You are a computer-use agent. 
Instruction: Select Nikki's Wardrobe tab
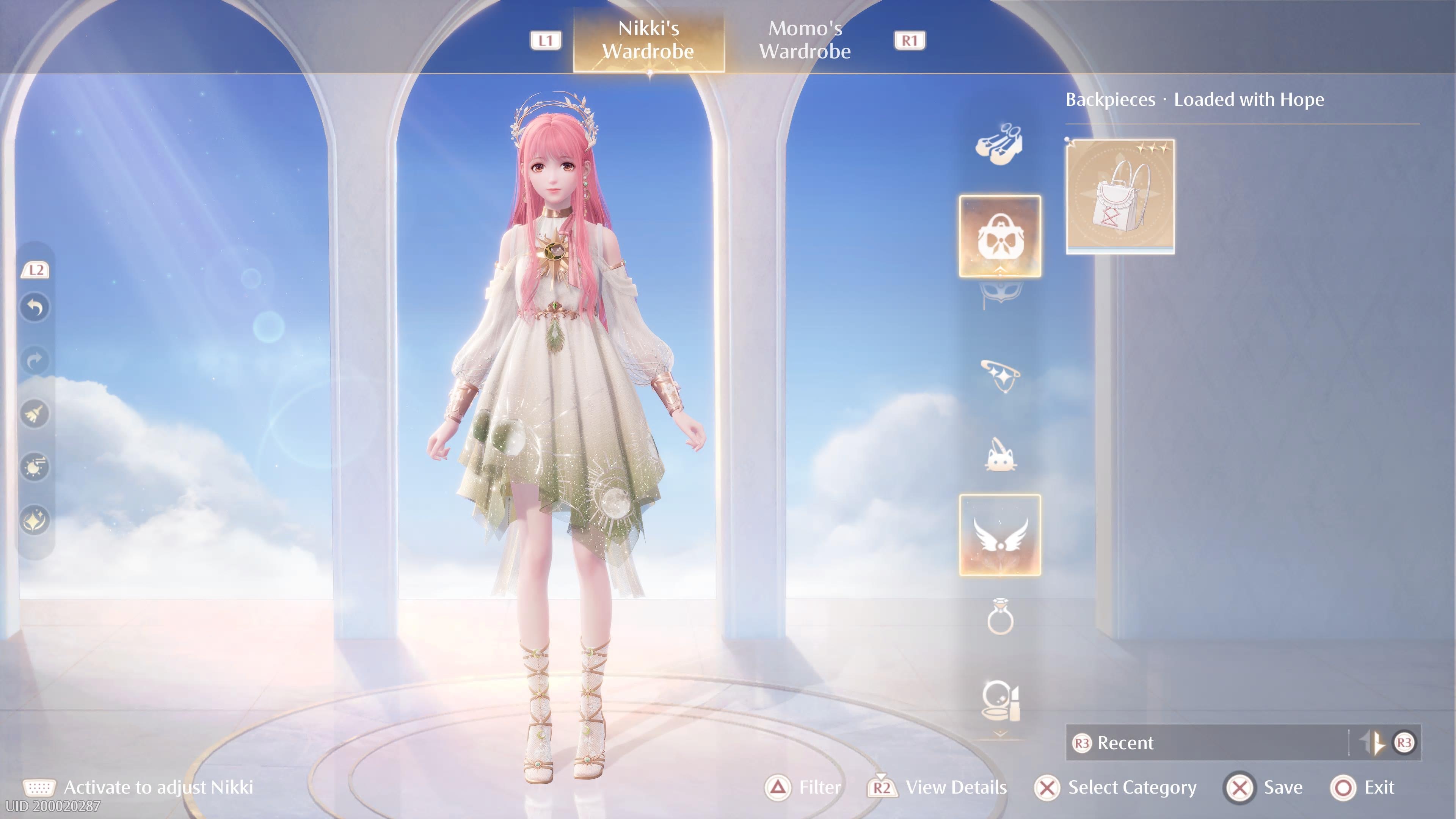pyautogui.click(x=648, y=39)
